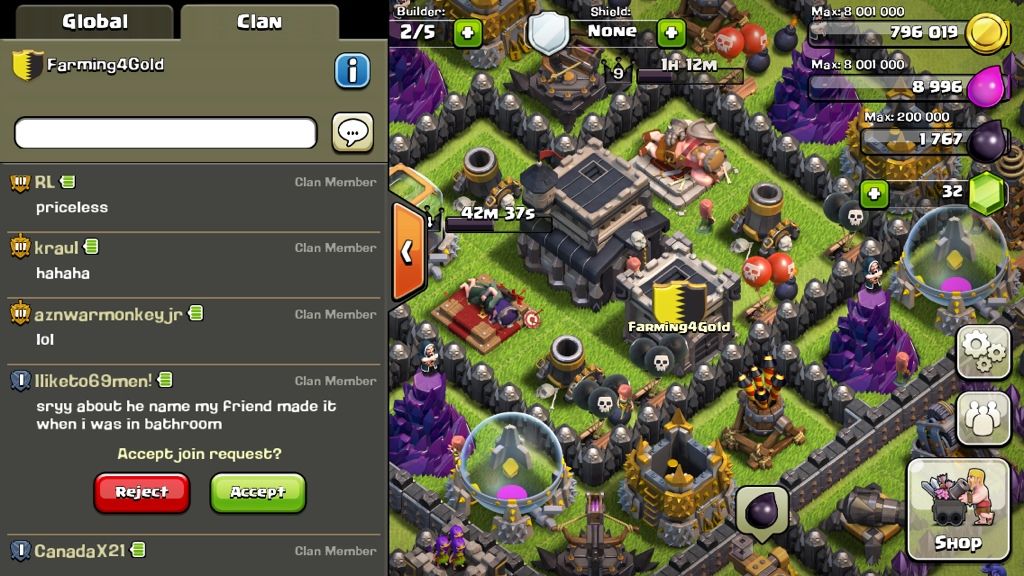Open the clan info button
The image size is (1024, 576).
(x=351, y=70)
